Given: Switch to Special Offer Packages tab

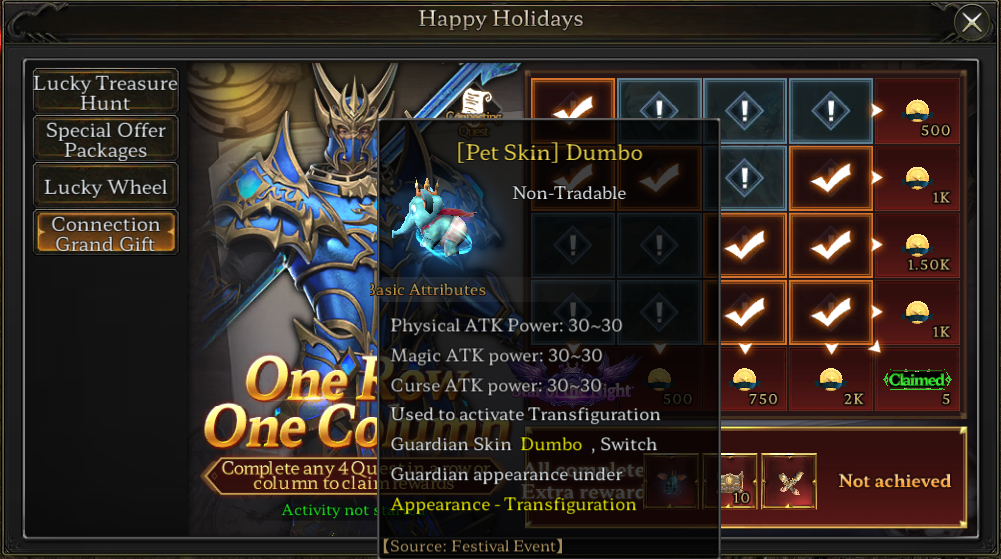Looking at the screenshot, I should 105,140.
